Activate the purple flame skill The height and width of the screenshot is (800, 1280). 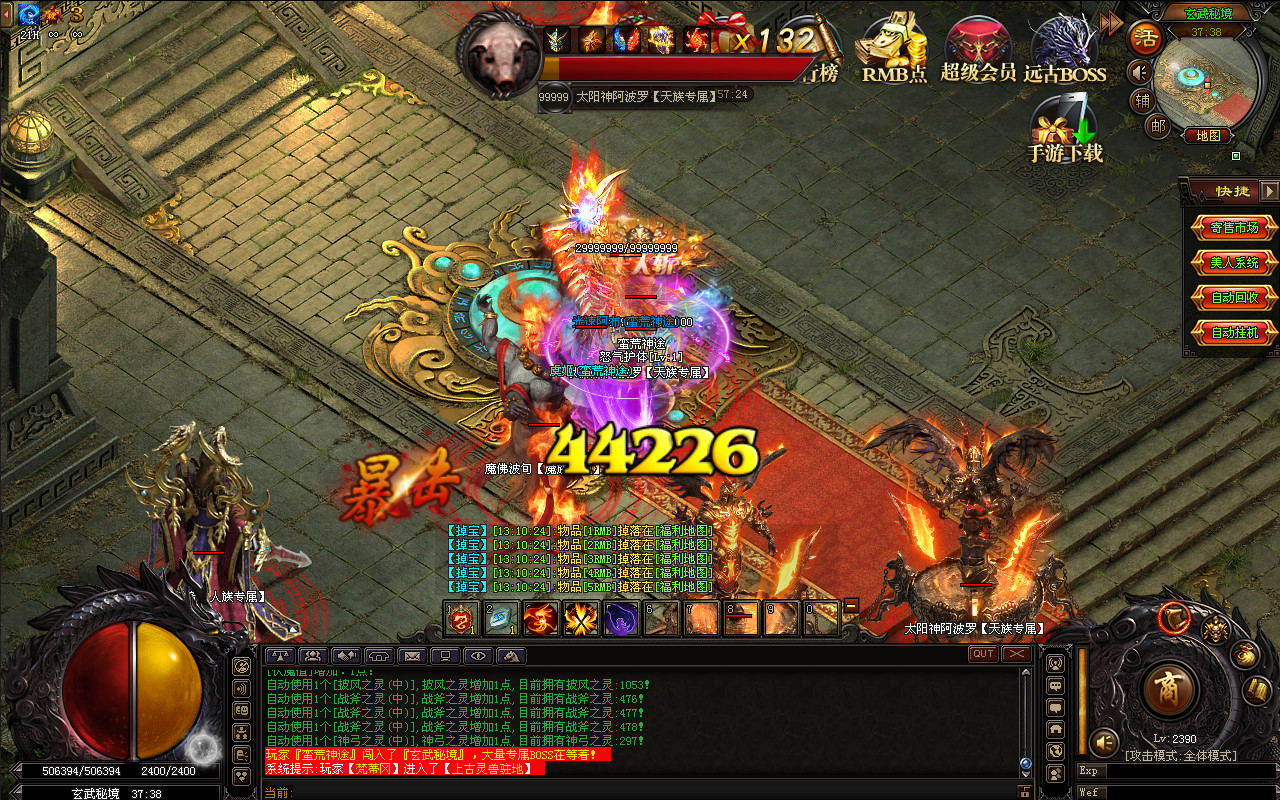point(621,619)
